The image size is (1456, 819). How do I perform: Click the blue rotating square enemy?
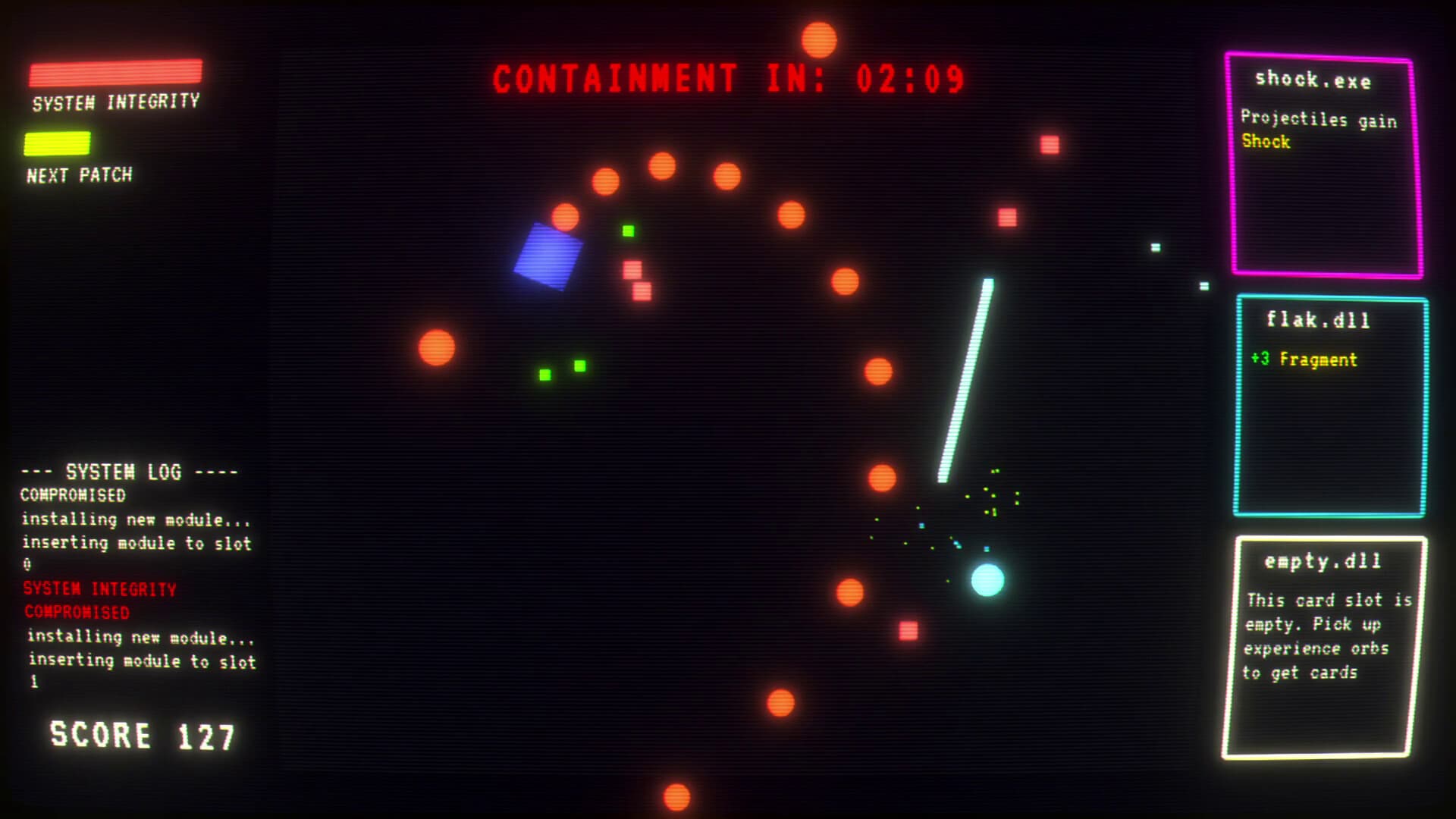548,255
